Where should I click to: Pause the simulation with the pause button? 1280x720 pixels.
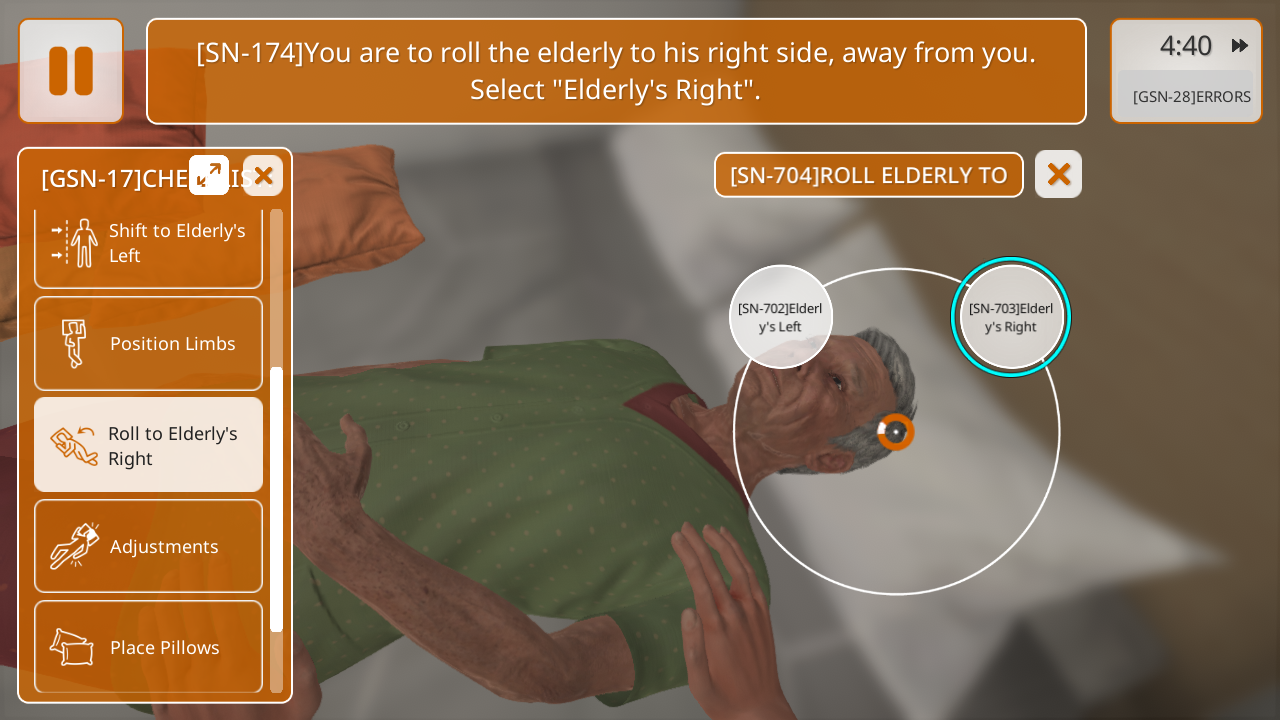coord(71,71)
